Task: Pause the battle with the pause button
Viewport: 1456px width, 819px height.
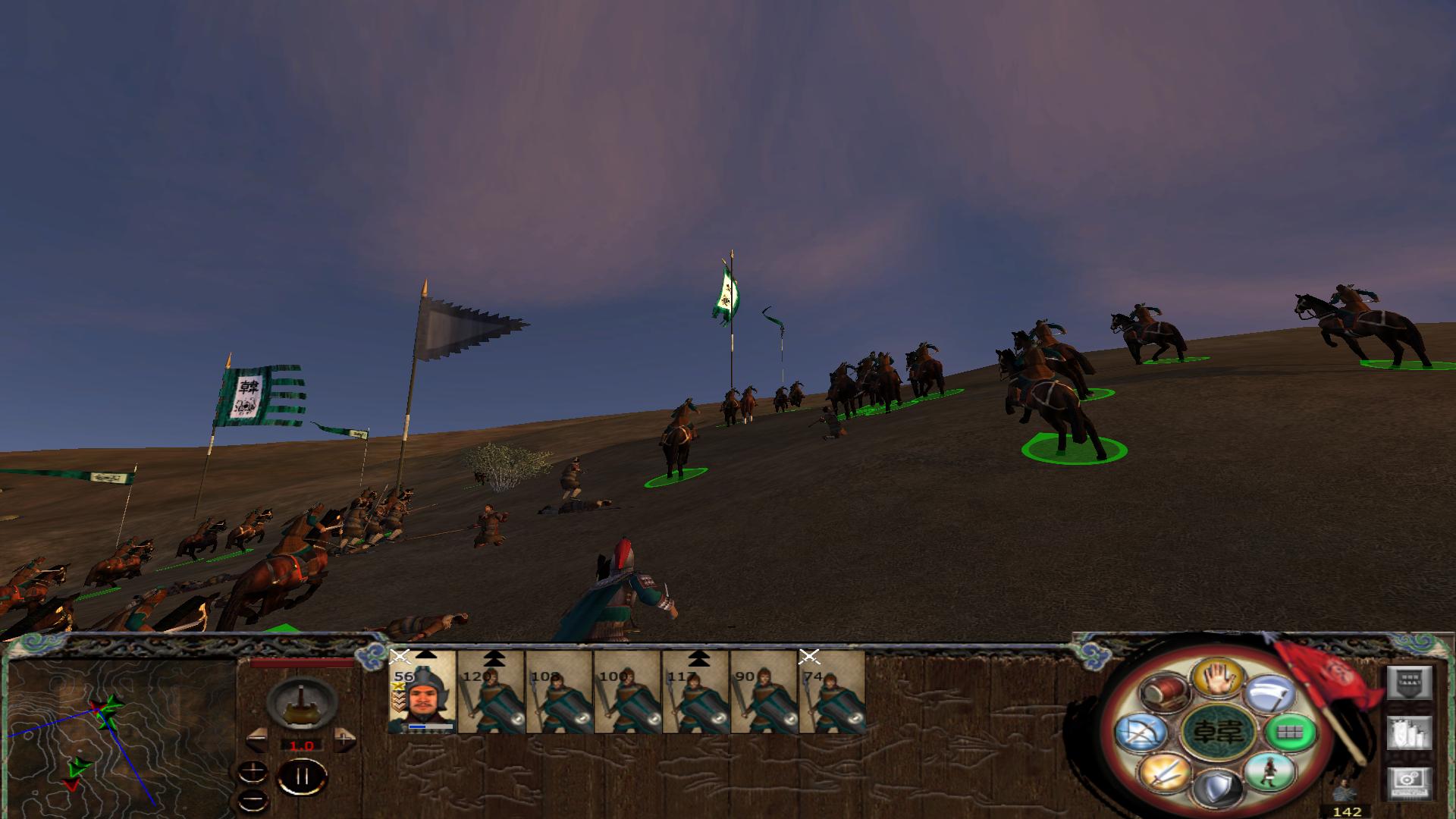Action: (302, 777)
